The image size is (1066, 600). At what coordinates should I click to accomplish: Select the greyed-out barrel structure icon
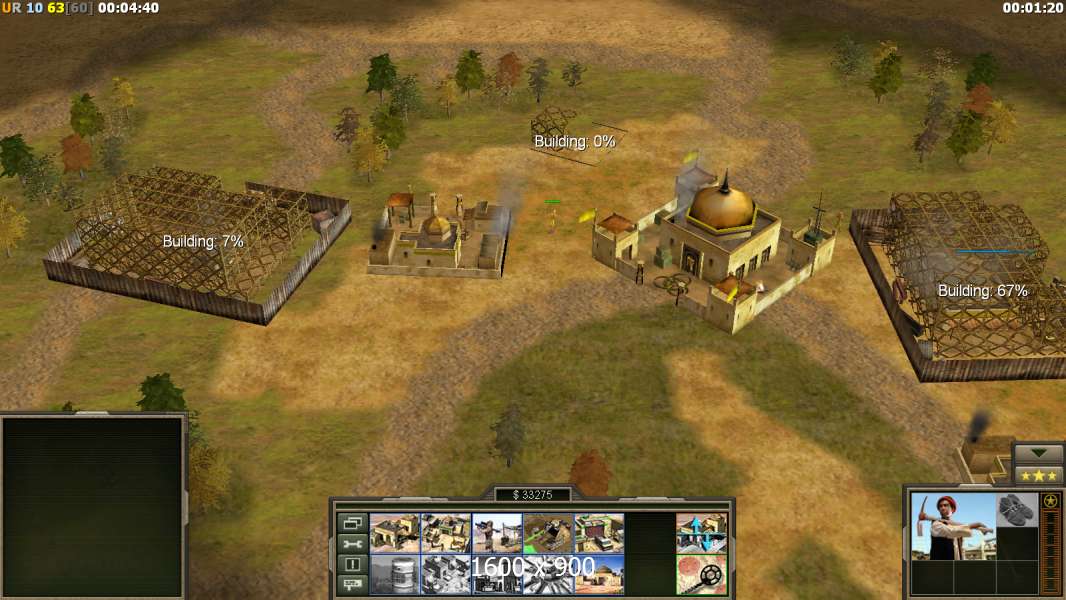tap(394, 574)
